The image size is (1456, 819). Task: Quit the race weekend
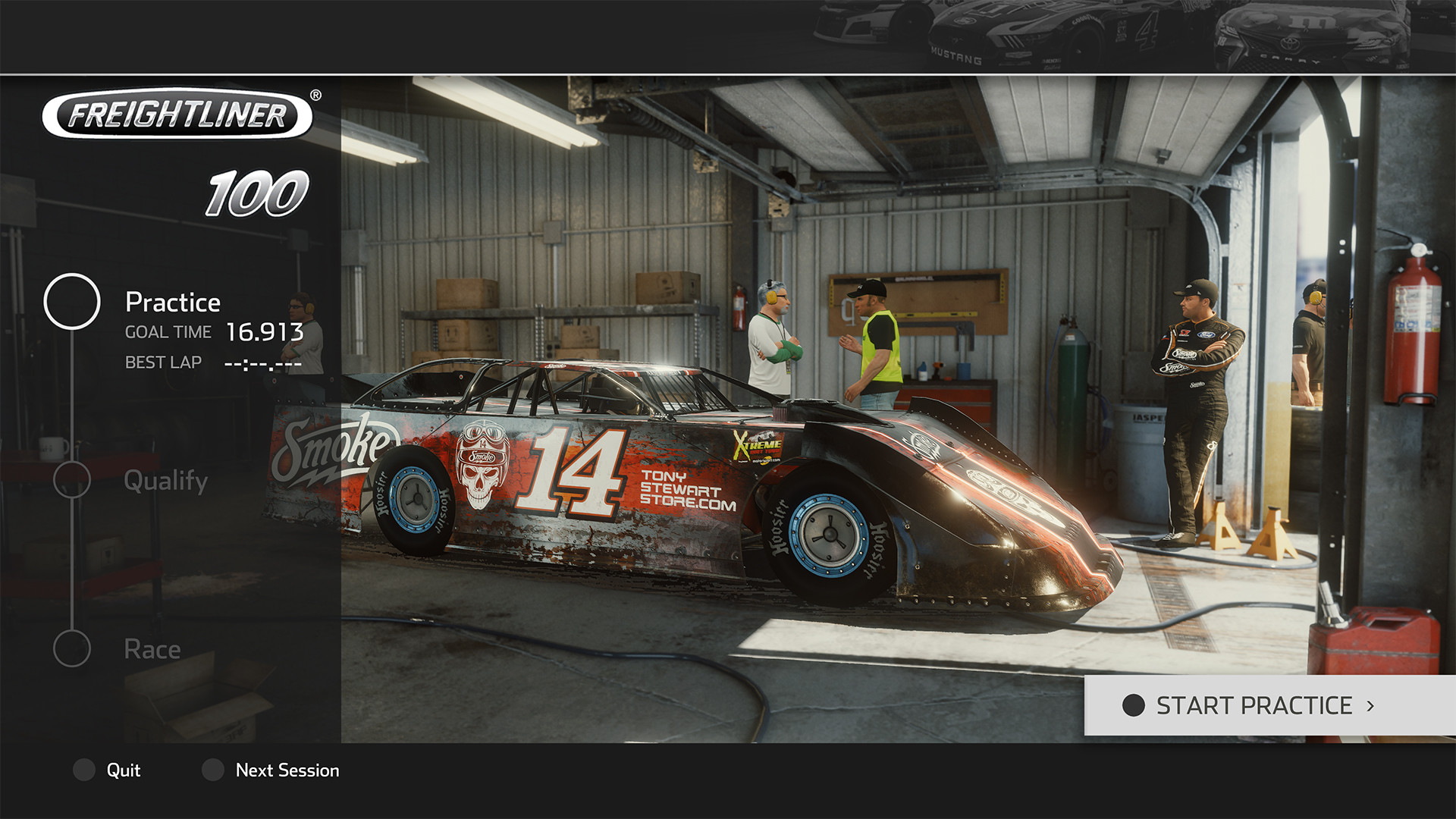point(124,770)
